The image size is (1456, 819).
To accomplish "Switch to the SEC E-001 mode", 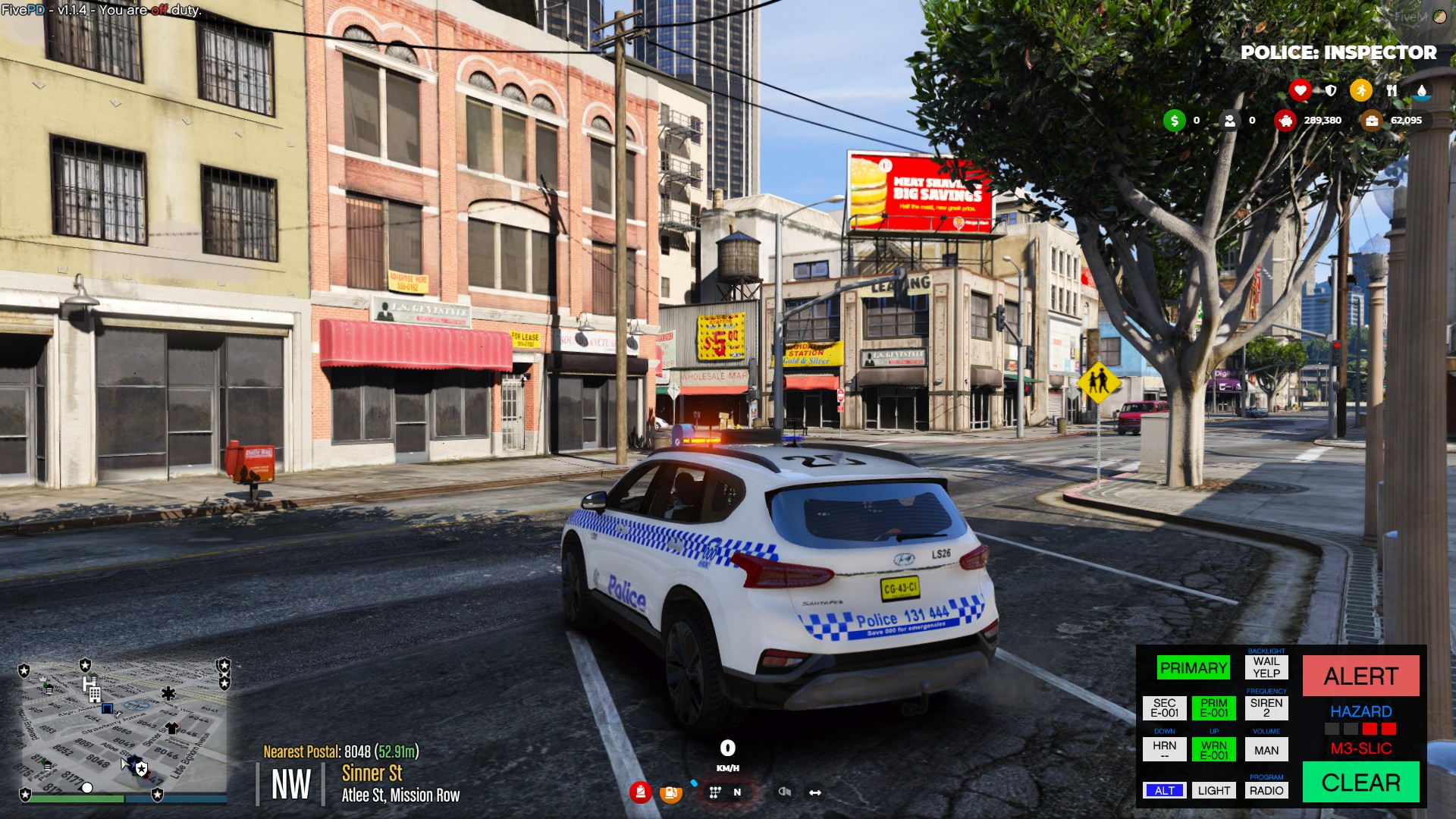I will coord(1165,707).
